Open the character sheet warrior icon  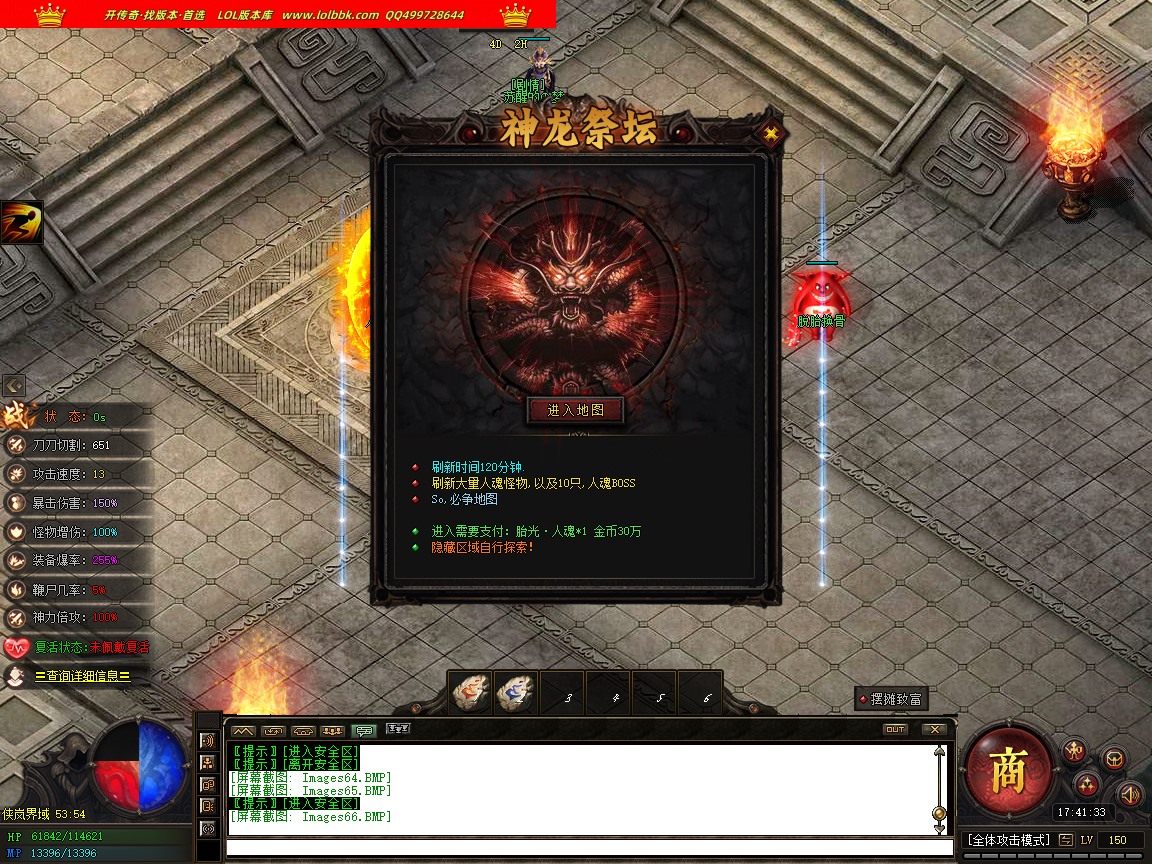coord(1074,751)
